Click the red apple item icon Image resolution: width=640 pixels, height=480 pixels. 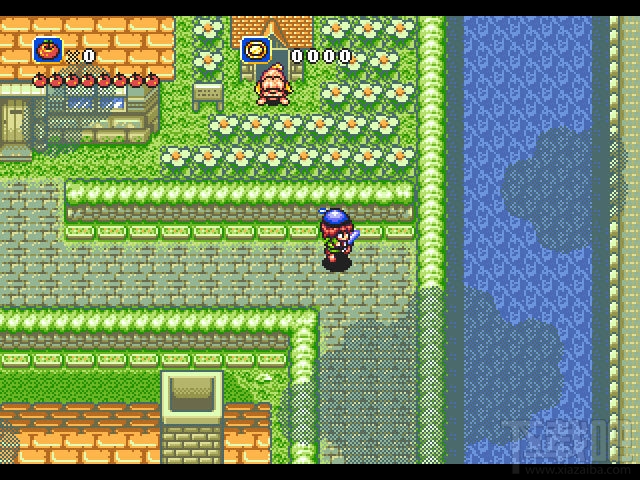tap(46, 49)
